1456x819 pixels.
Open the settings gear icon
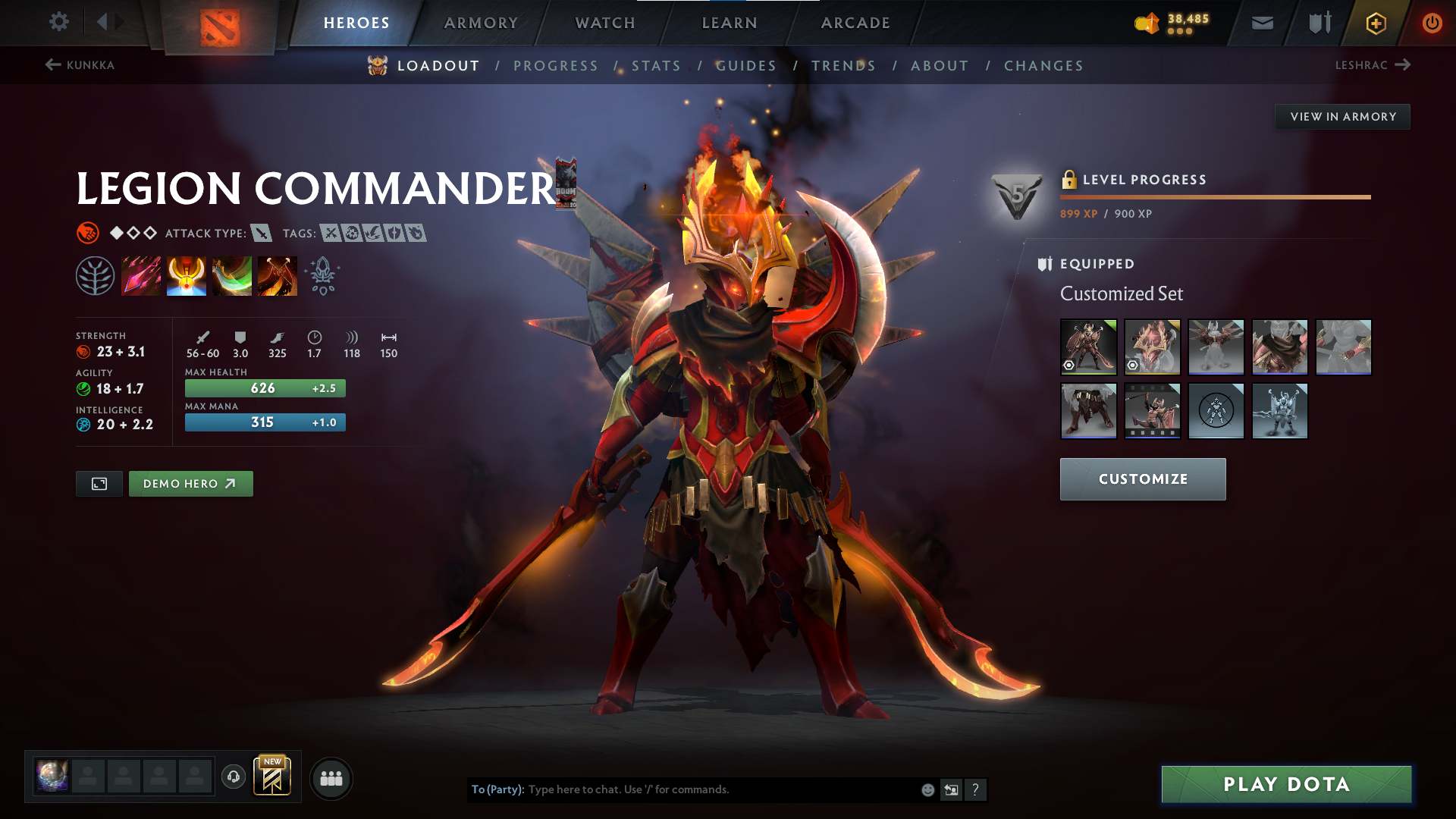58,22
